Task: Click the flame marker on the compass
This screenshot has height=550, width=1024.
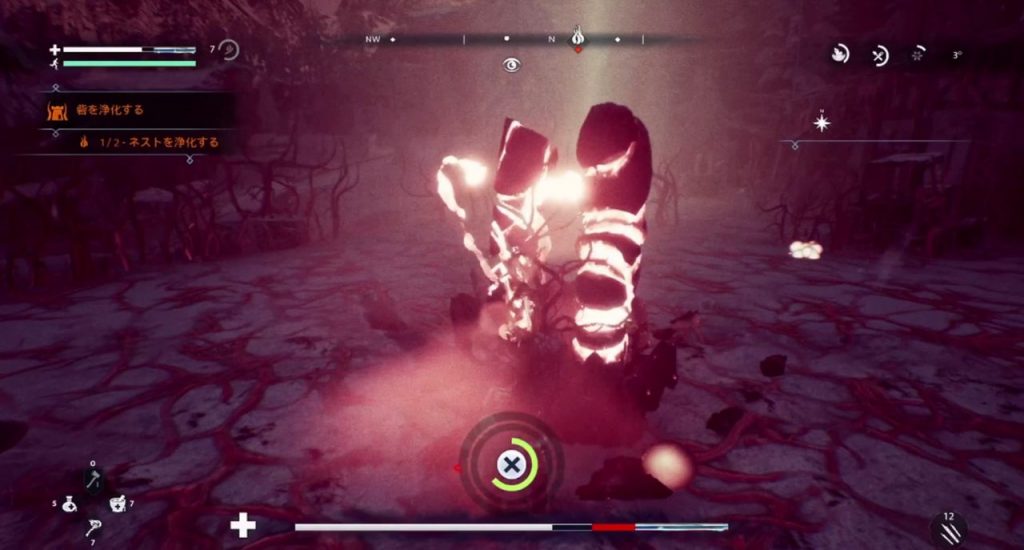Action: tap(577, 39)
